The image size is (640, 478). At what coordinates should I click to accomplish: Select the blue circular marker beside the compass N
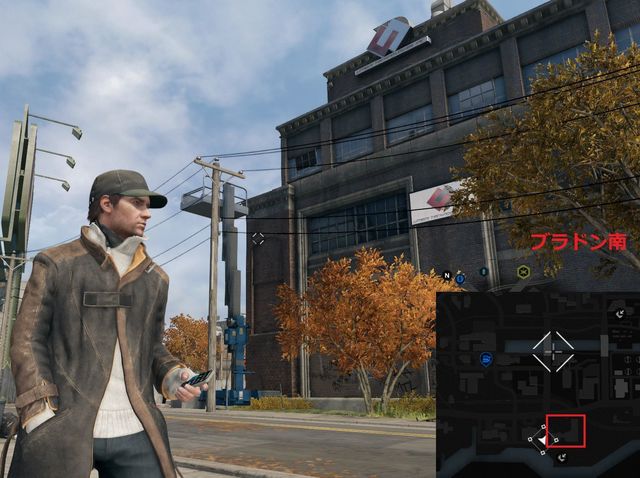tap(460, 277)
